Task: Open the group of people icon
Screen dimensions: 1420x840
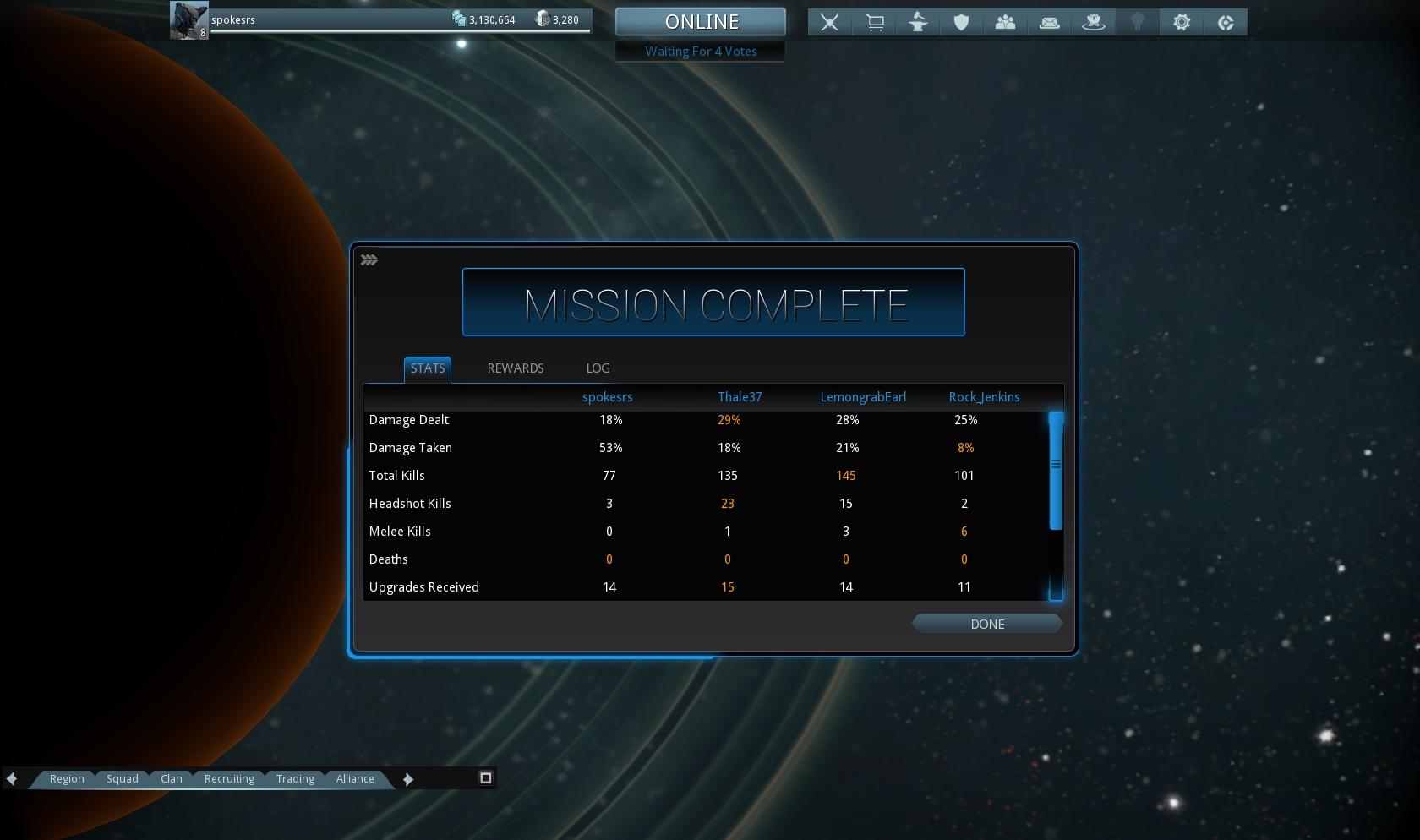Action: click(x=1005, y=23)
